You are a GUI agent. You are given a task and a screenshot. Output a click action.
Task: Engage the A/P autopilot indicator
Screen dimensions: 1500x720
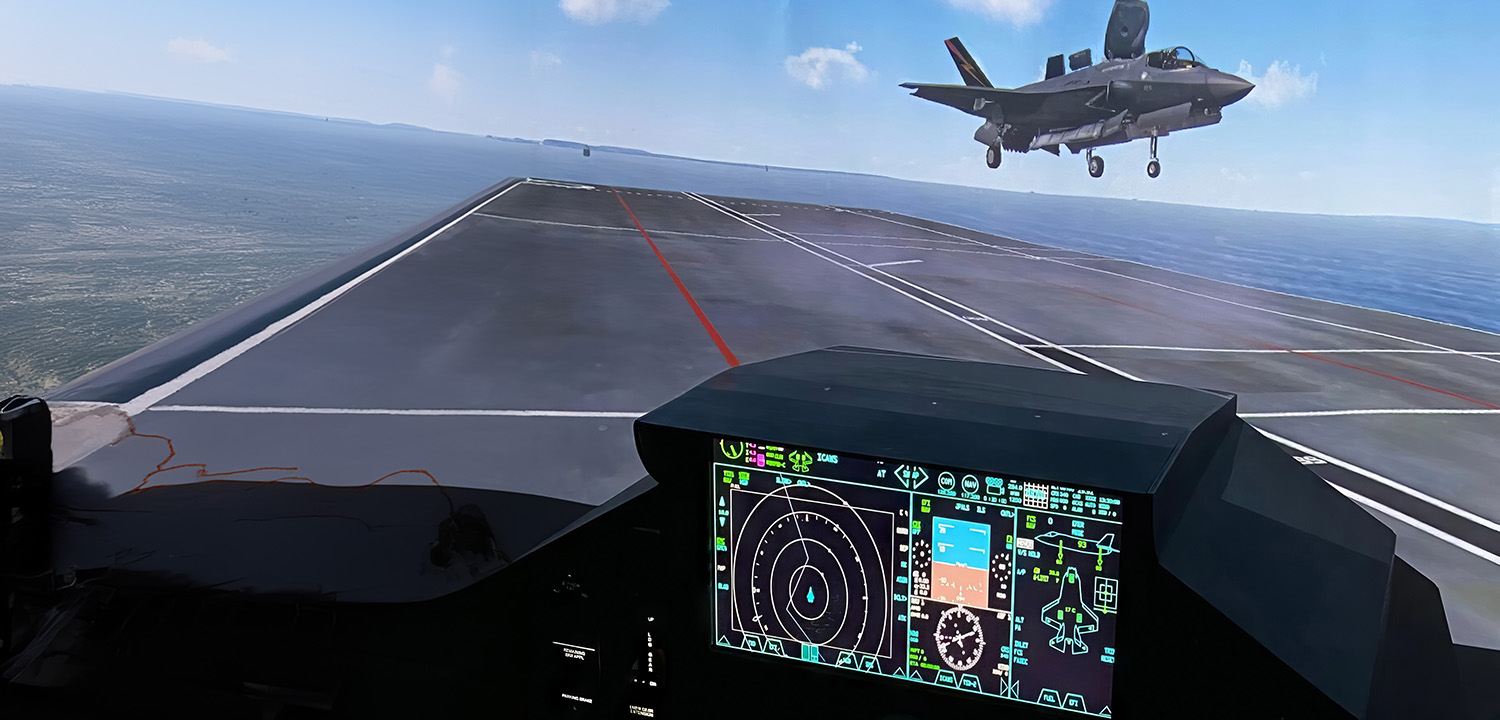point(1020,571)
